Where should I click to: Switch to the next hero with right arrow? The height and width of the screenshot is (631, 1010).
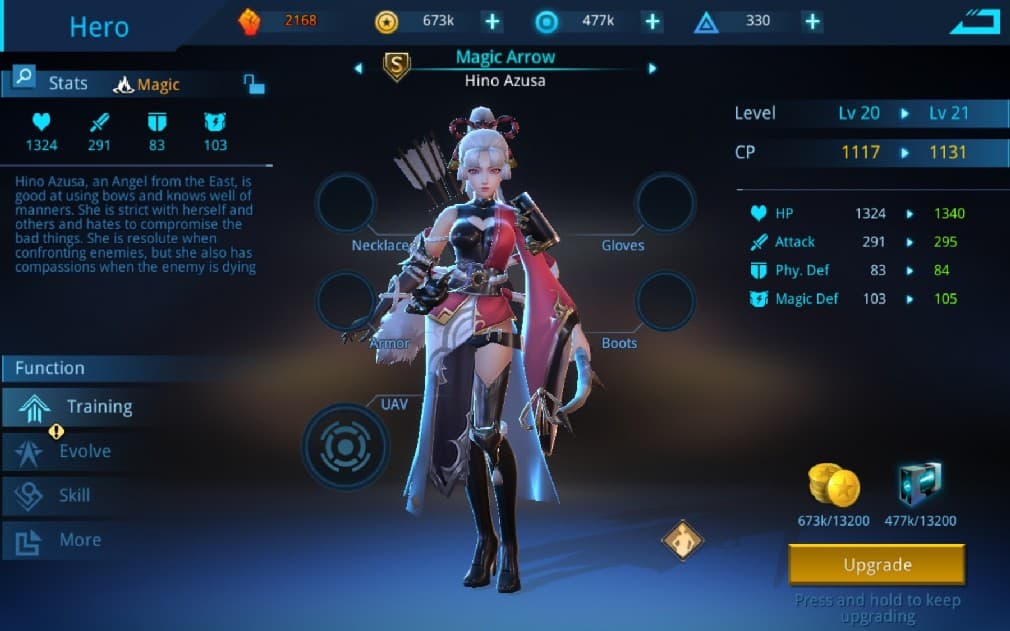click(x=652, y=69)
